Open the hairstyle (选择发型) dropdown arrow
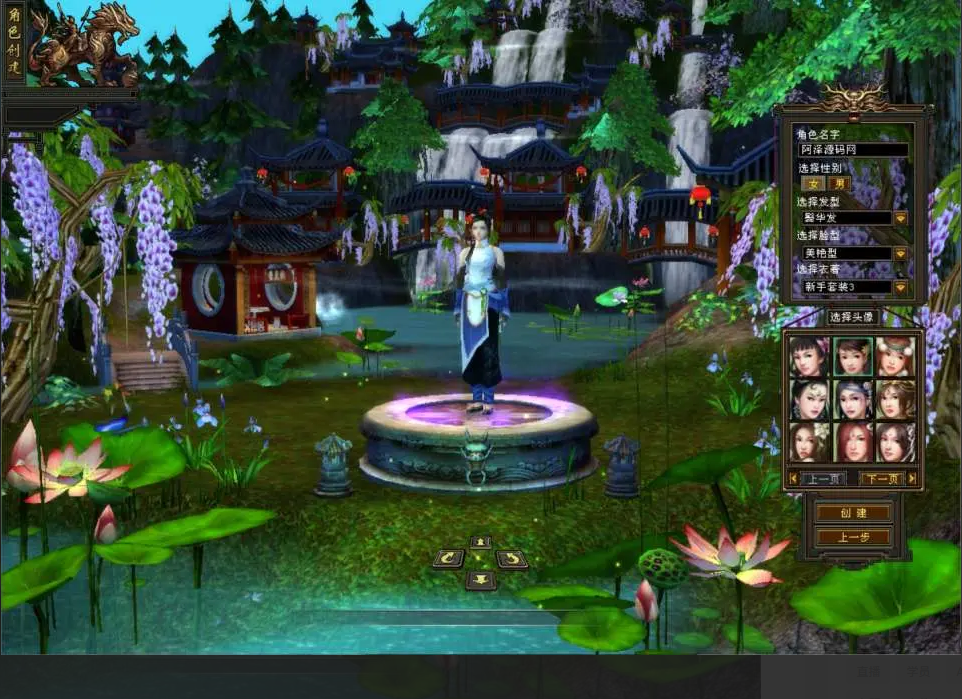 [x=900, y=218]
